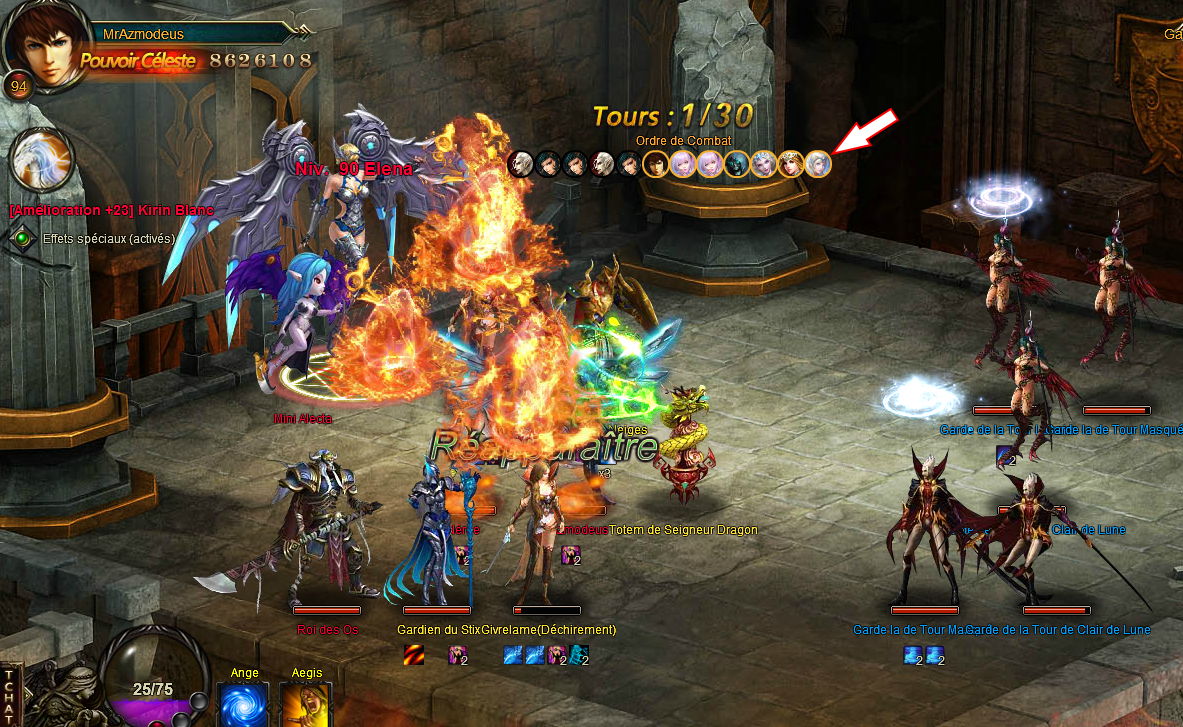This screenshot has width=1183, height=727.
Task: Select the Kirin Blanc mount icon
Action: [x=43, y=161]
